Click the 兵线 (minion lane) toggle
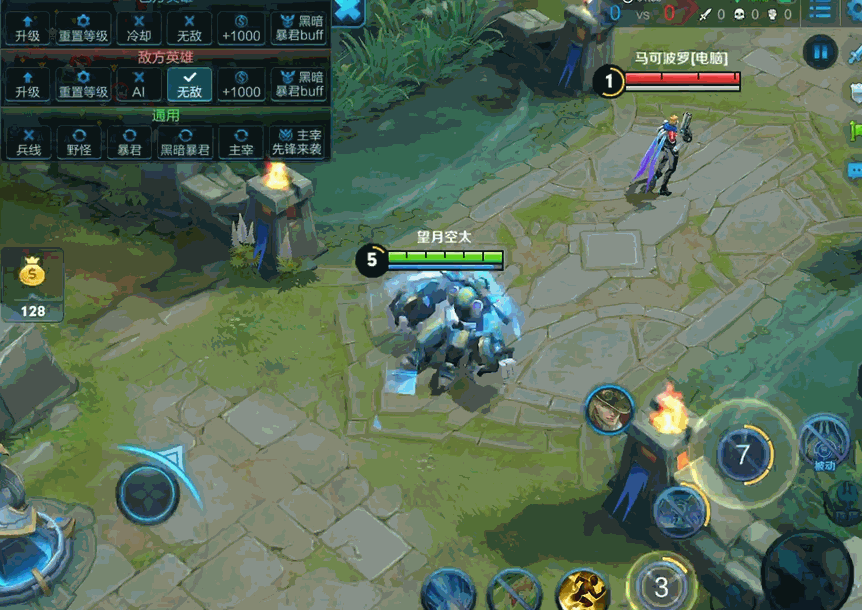Screen dimensions: 862x610 coord(28,142)
